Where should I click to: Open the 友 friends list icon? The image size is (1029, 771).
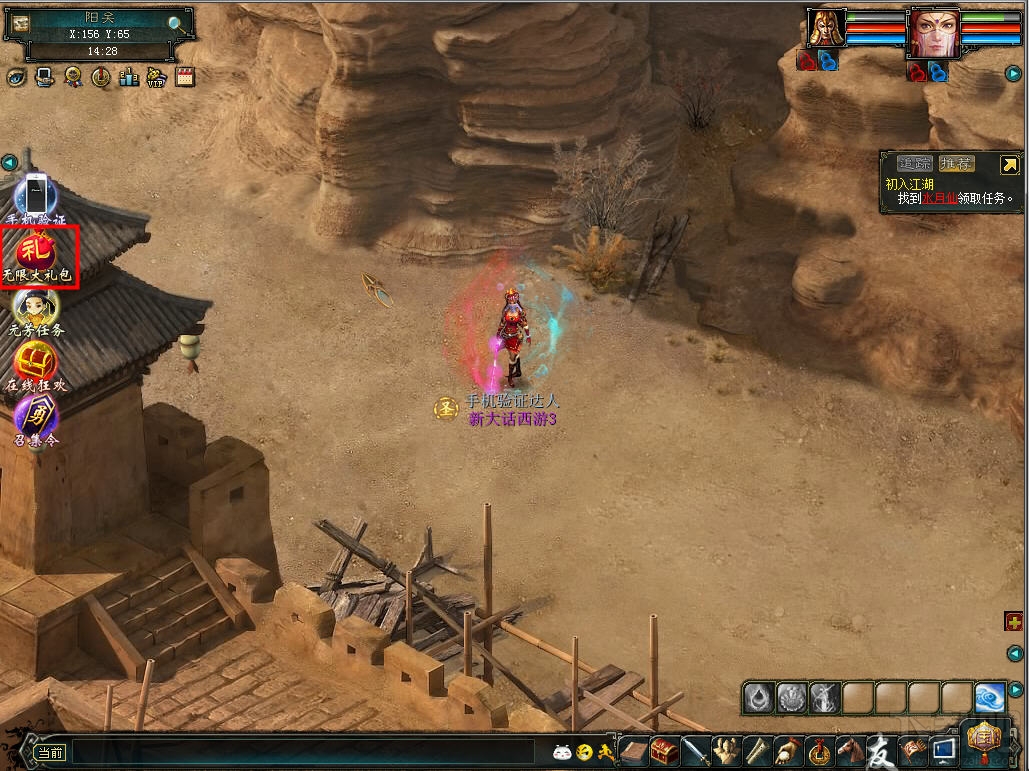click(880, 749)
